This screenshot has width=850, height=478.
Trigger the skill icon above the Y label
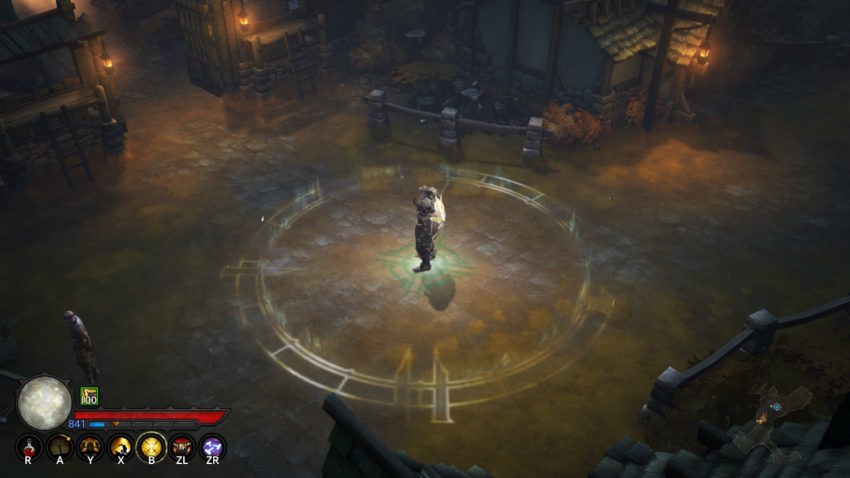pyautogui.click(x=90, y=446)
